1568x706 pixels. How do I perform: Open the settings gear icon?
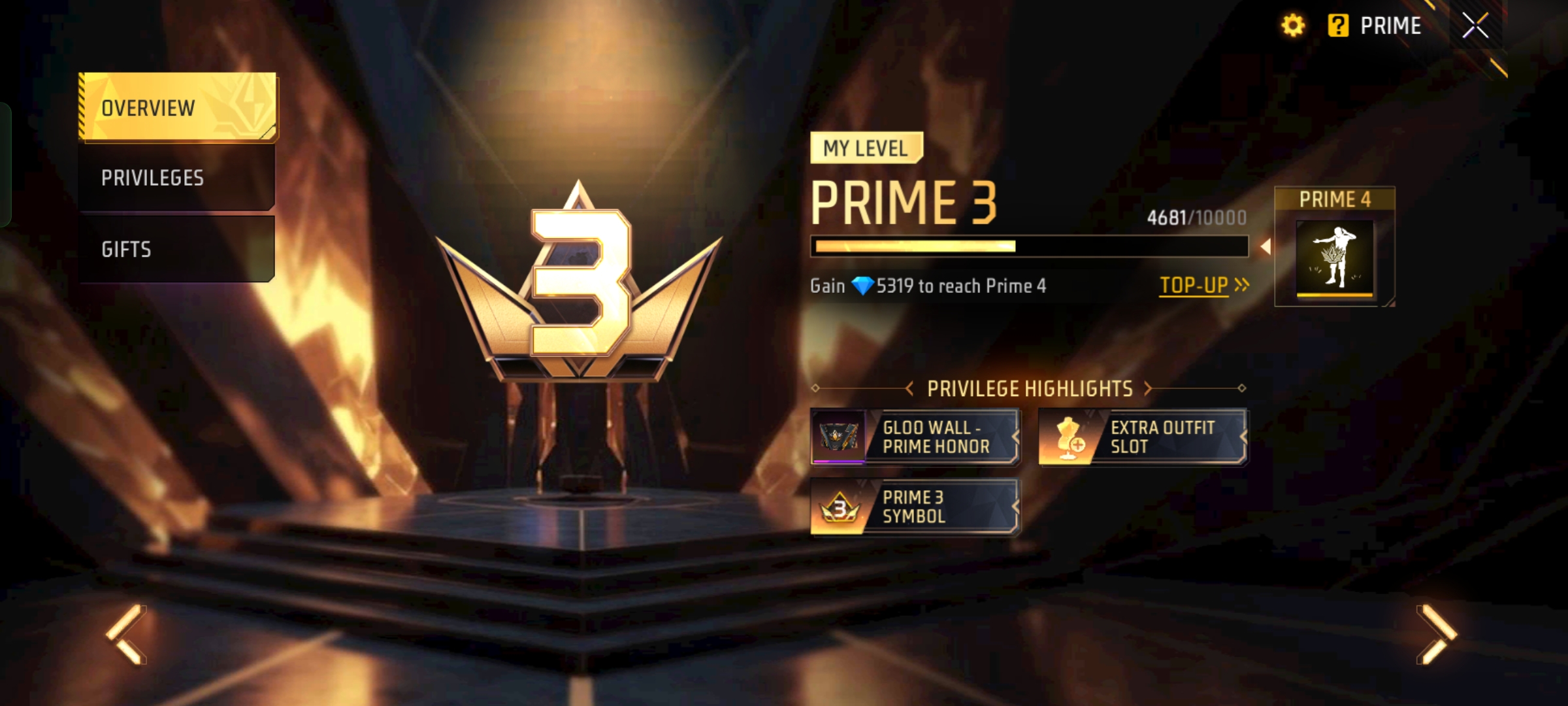[x=1293, y=26]
